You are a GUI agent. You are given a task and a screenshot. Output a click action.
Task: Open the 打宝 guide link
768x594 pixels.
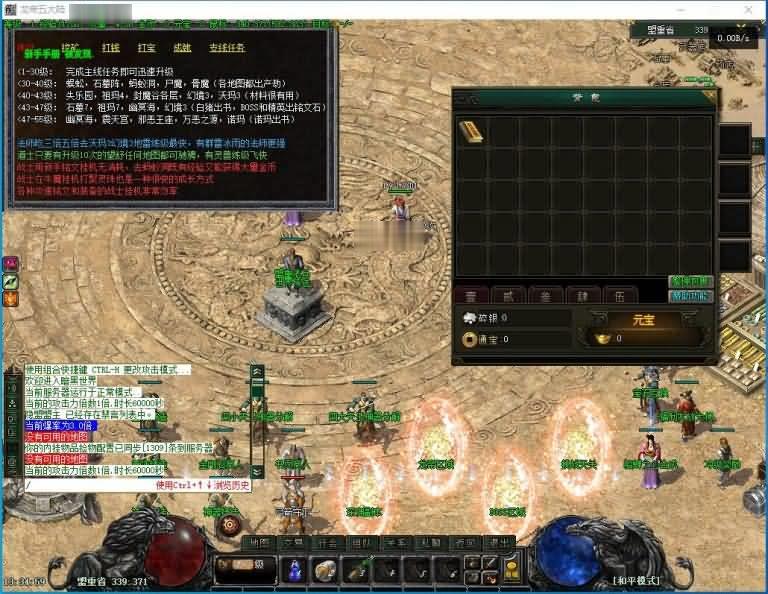tap(146, 47)
